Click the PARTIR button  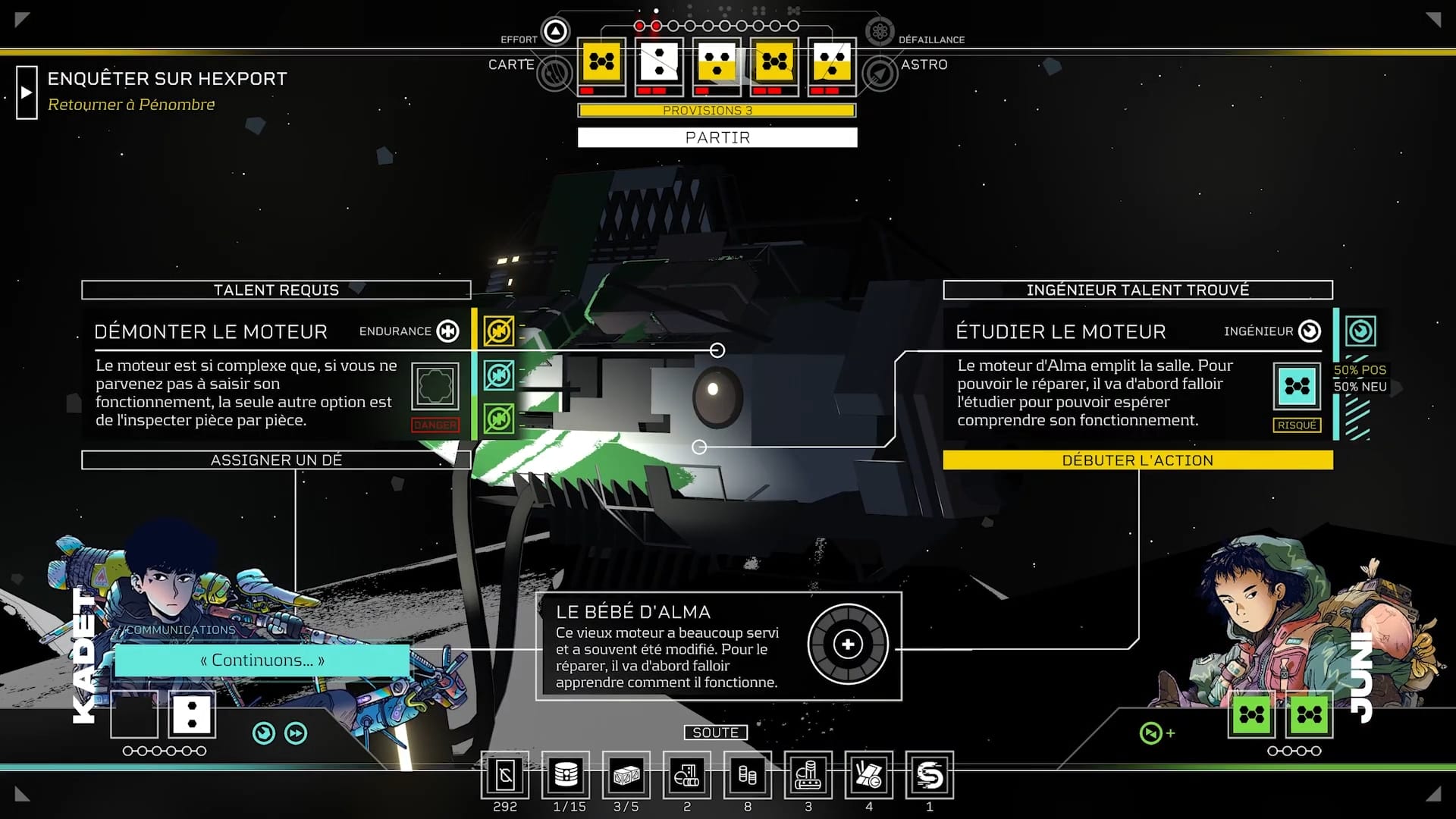pos(717,137)
